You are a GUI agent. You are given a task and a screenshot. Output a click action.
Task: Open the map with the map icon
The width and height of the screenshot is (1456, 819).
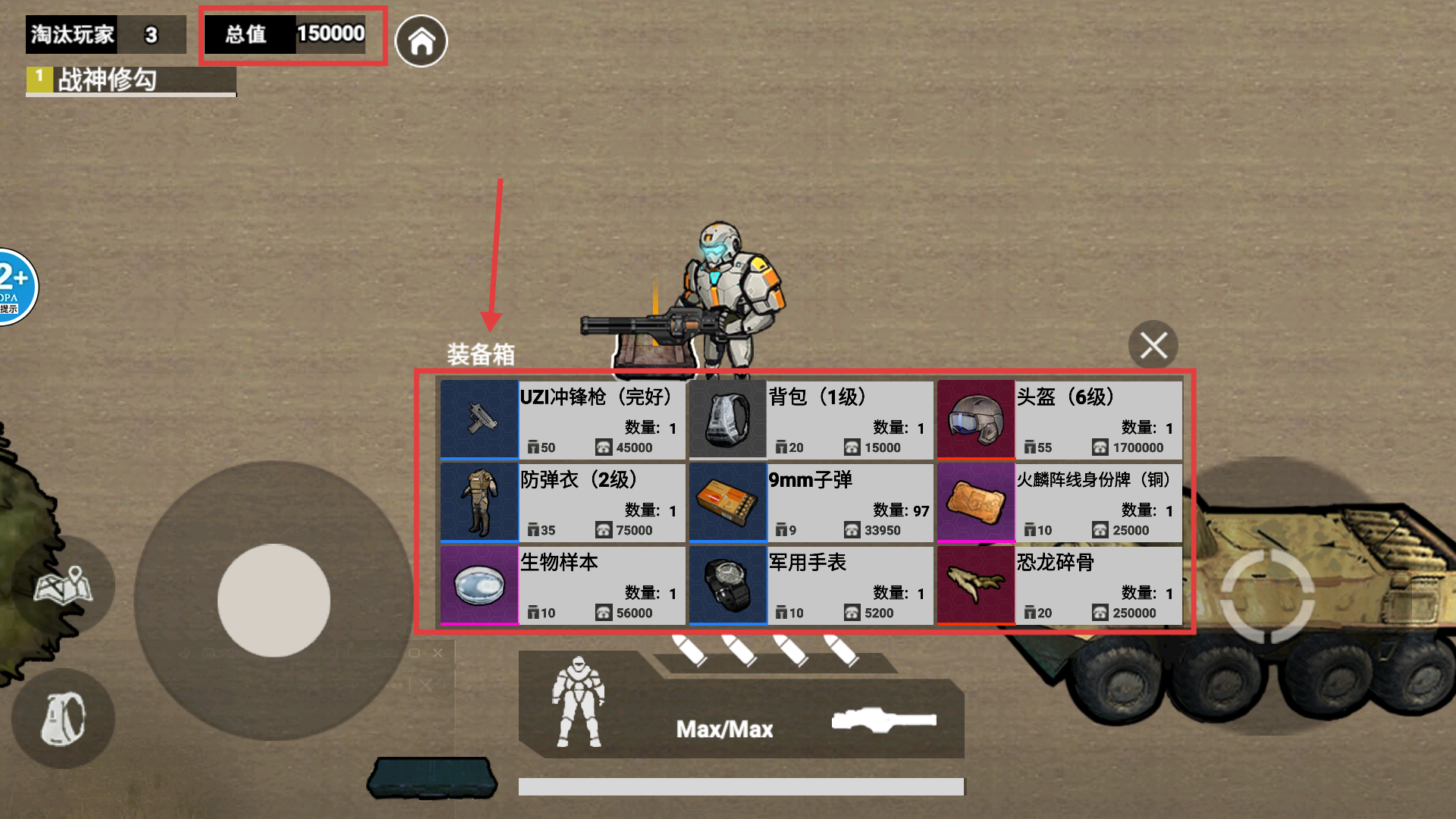pyautogui.click(x=64, y=585)
